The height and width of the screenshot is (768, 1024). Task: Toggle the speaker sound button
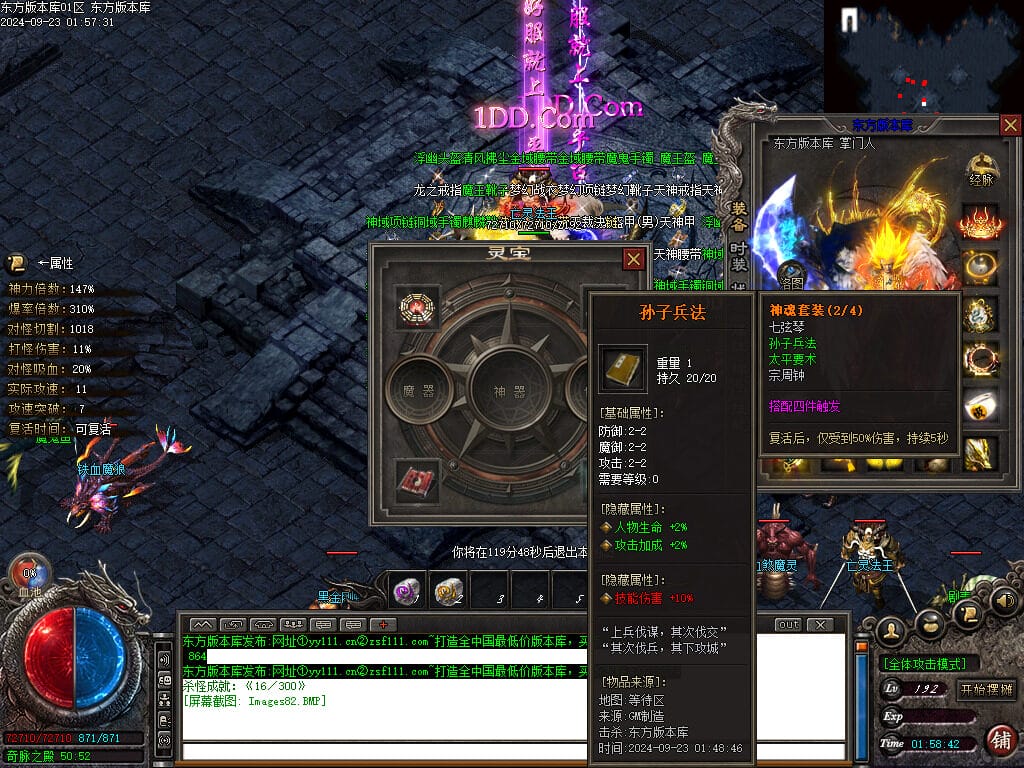(1004, 601)
